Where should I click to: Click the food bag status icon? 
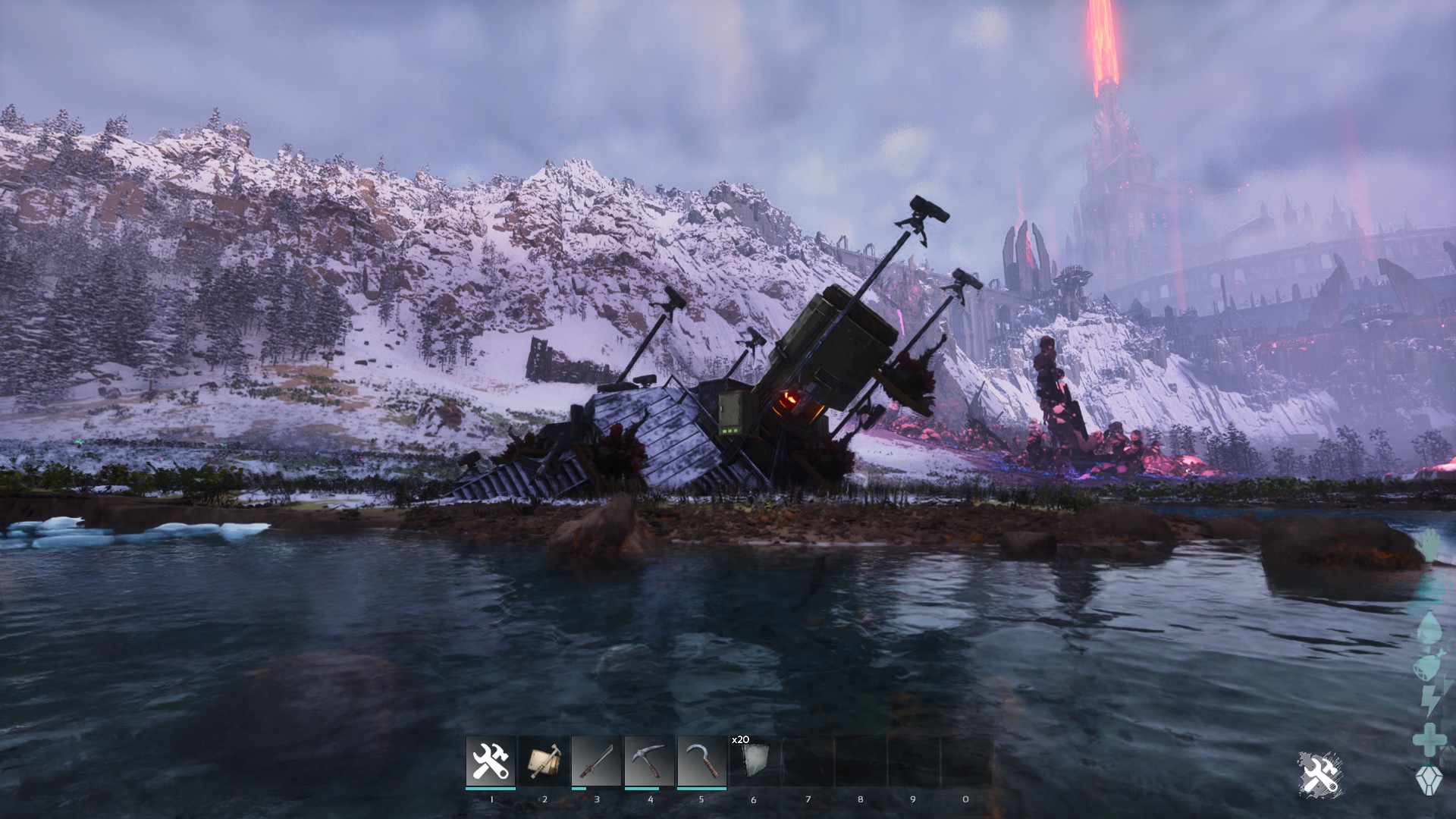coord(1426,666)
